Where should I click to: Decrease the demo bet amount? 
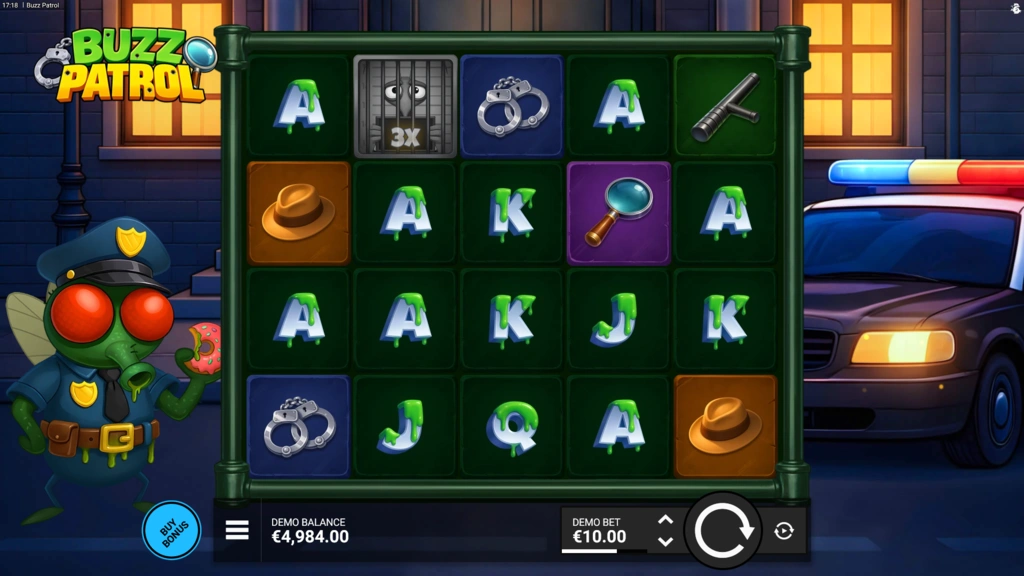[665, 542]
